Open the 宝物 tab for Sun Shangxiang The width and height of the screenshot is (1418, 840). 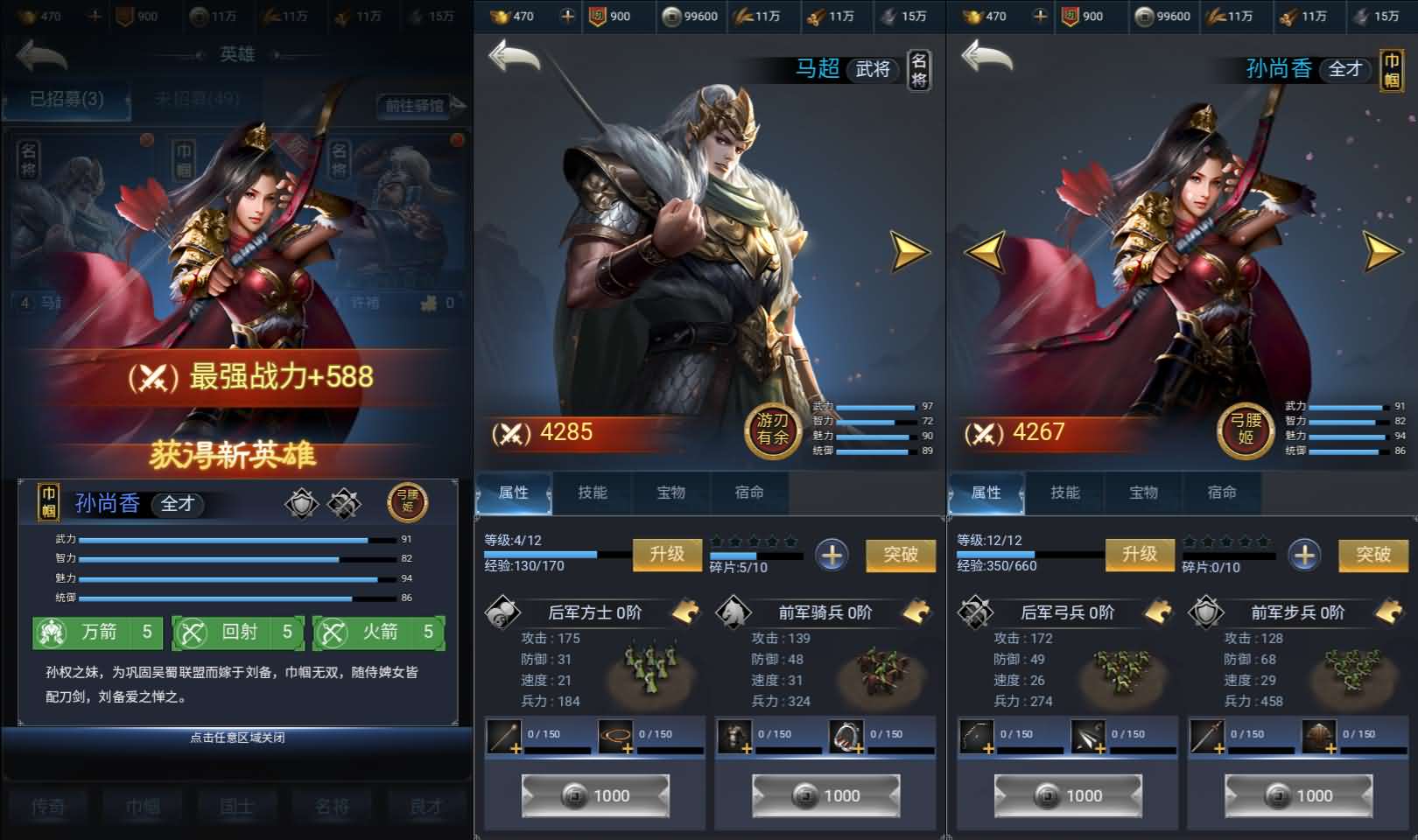point(1144,493)
